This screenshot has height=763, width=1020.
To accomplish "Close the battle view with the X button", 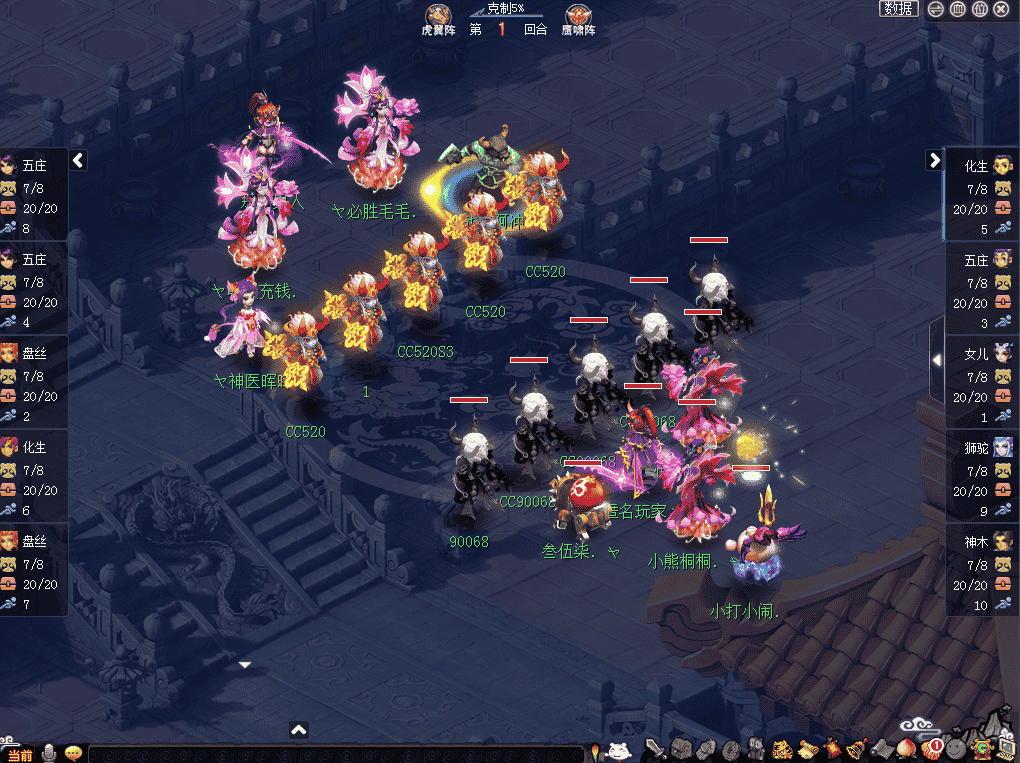I will pos(1002,9).
